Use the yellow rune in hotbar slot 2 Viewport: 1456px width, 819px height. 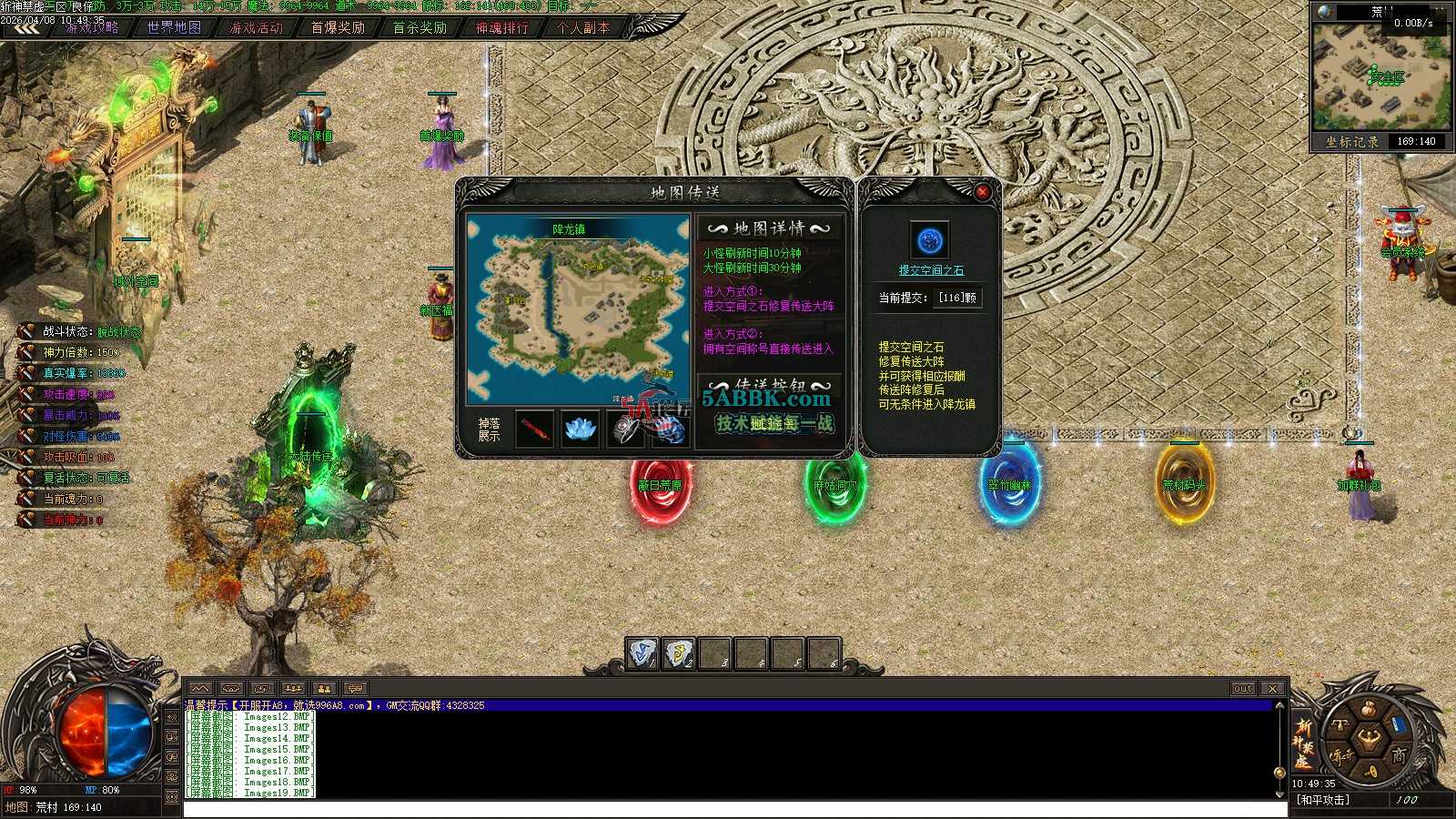click(x=679, y=652)
